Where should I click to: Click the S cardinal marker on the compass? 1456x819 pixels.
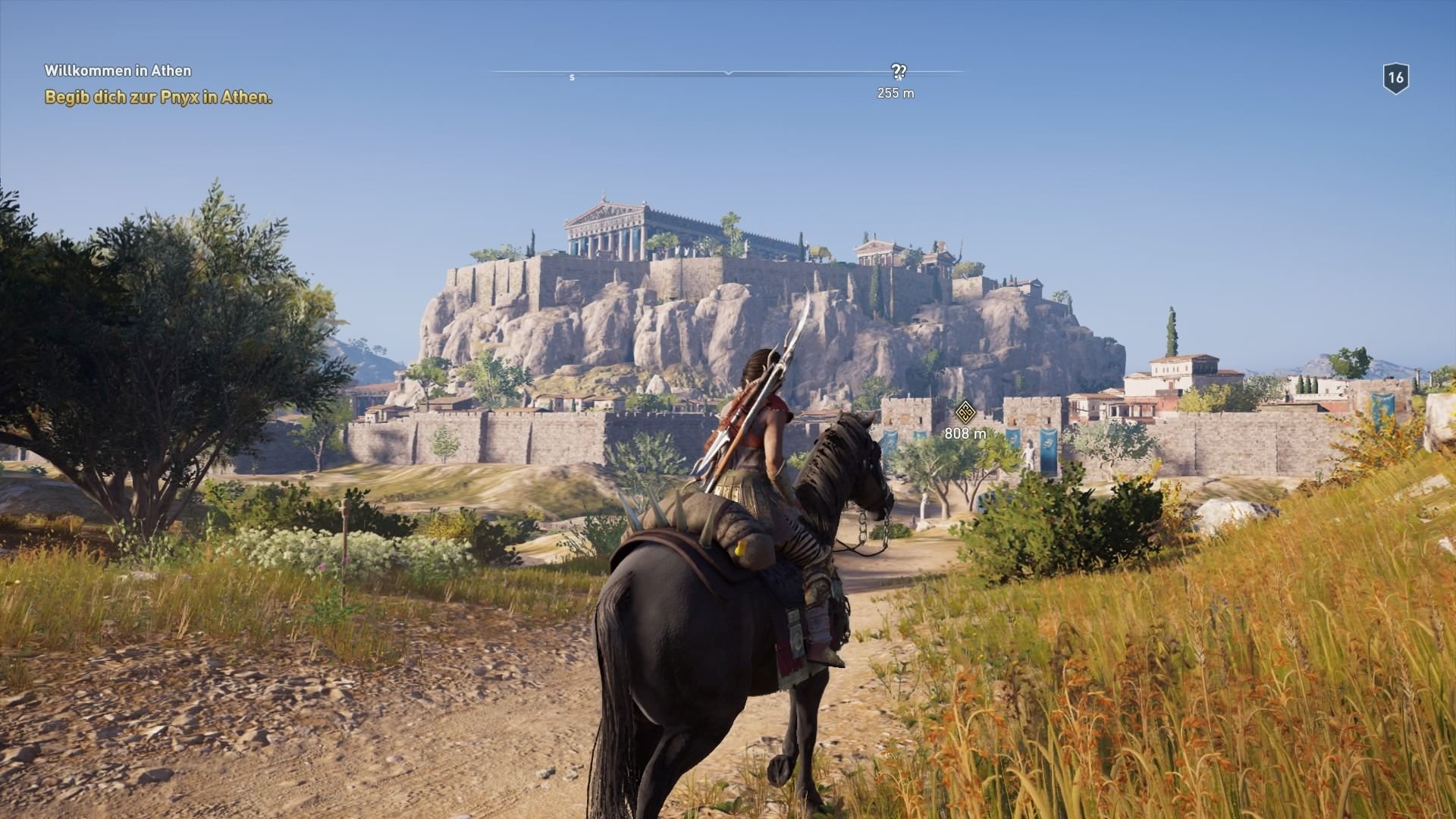573,77
